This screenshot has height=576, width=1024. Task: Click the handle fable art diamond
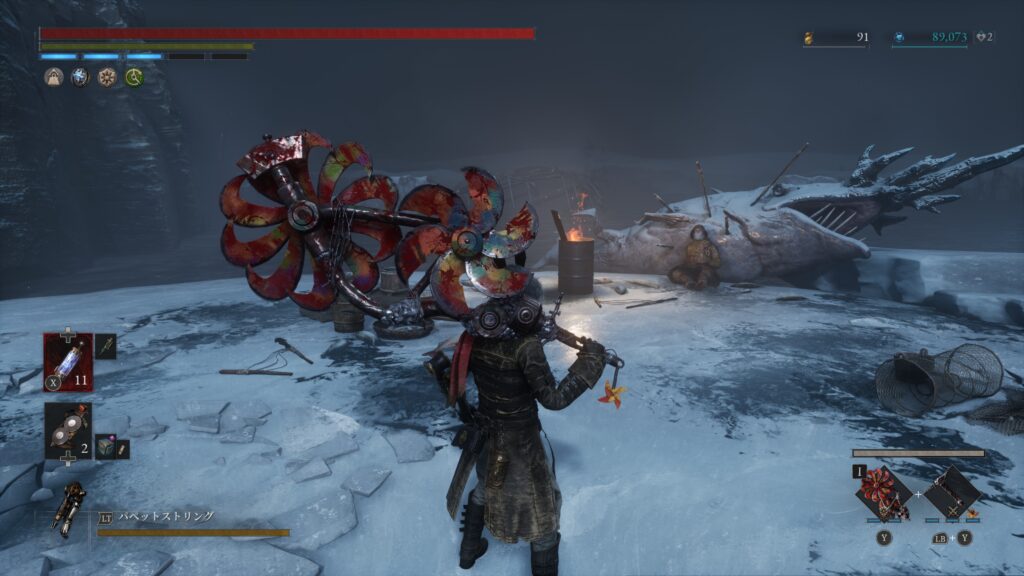click(951, 492)
